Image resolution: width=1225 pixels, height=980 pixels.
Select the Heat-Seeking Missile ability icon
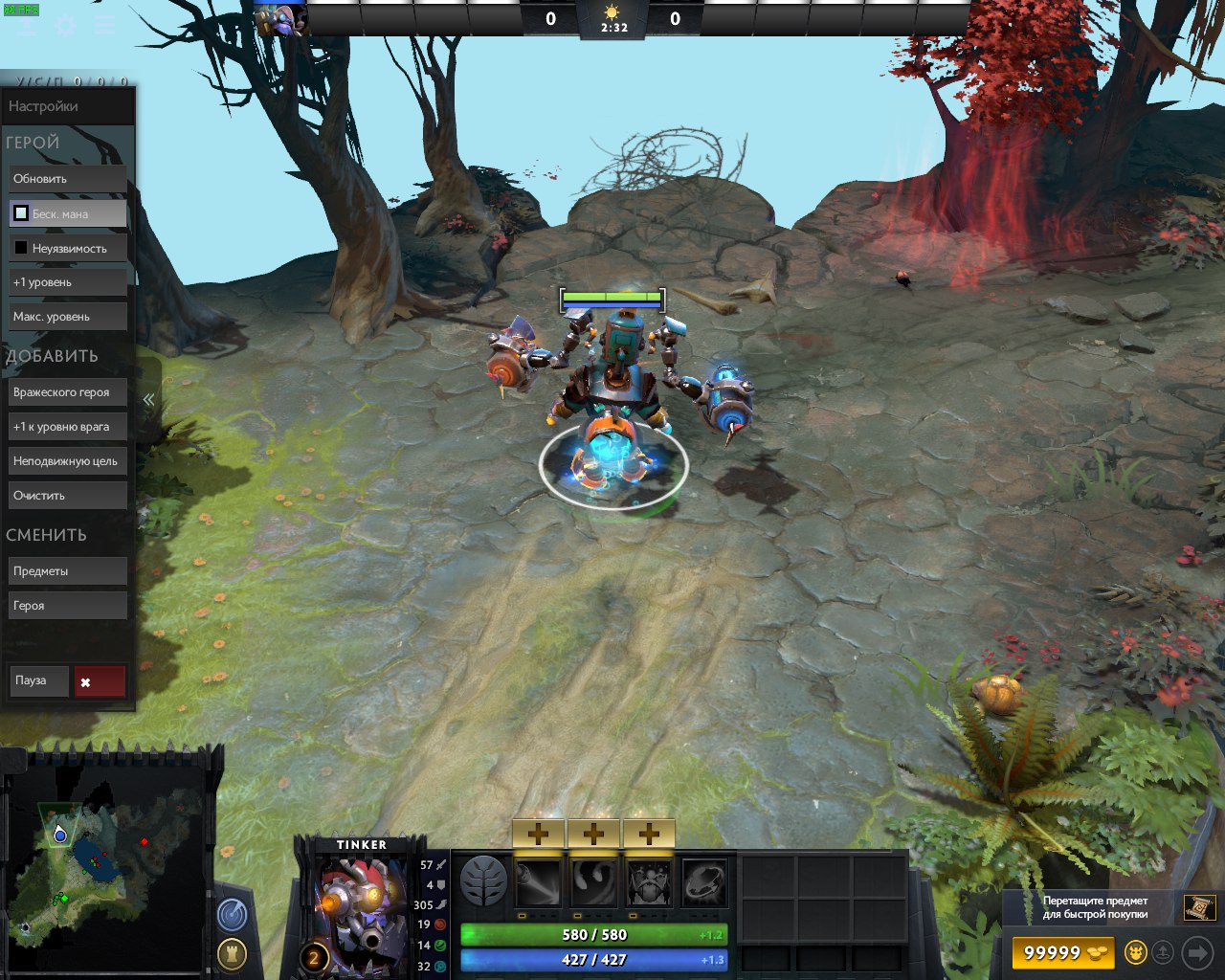[593, 882]
